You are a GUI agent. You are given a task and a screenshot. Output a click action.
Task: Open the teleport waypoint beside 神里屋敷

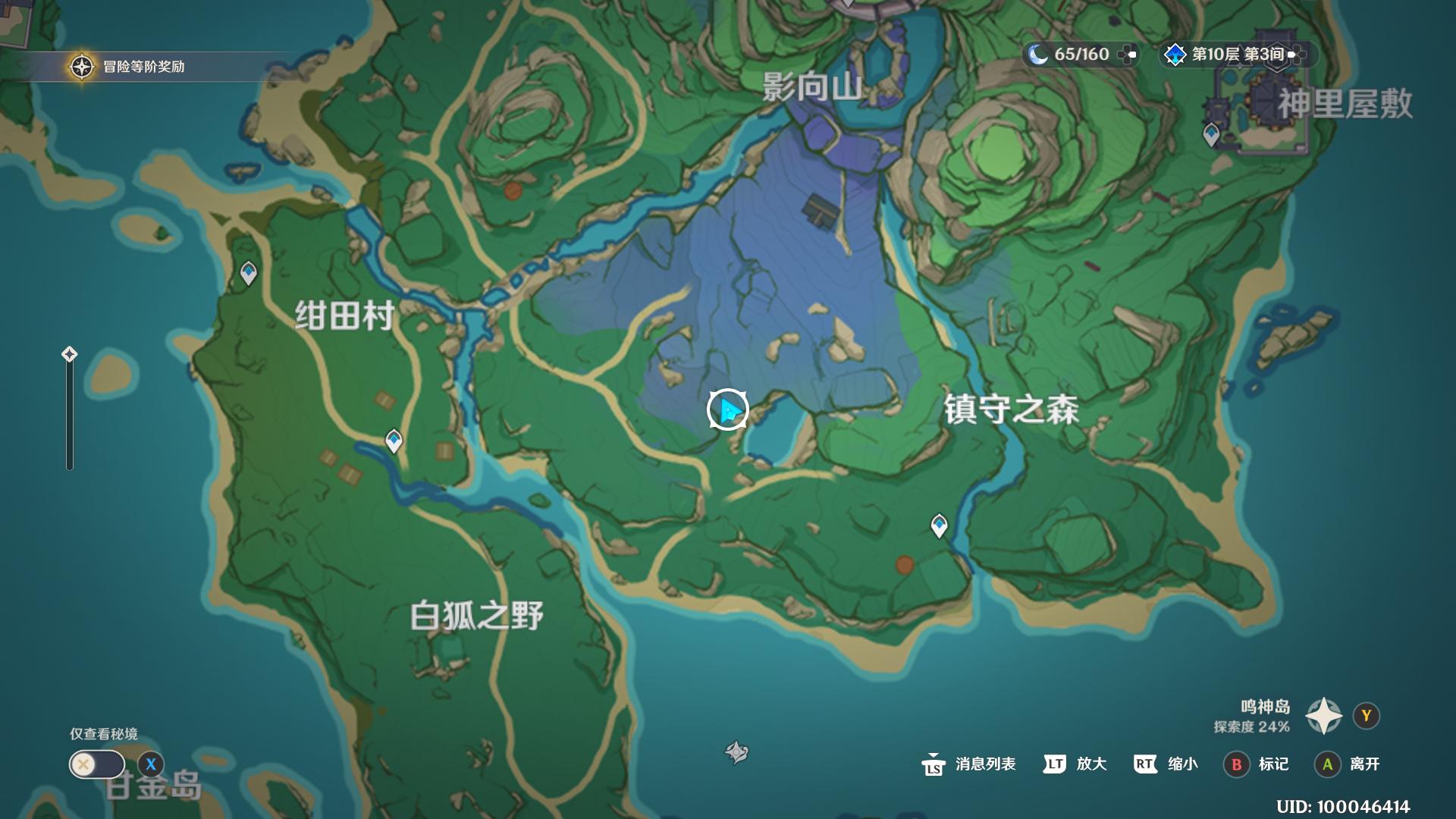click(x=1211, y=132)
